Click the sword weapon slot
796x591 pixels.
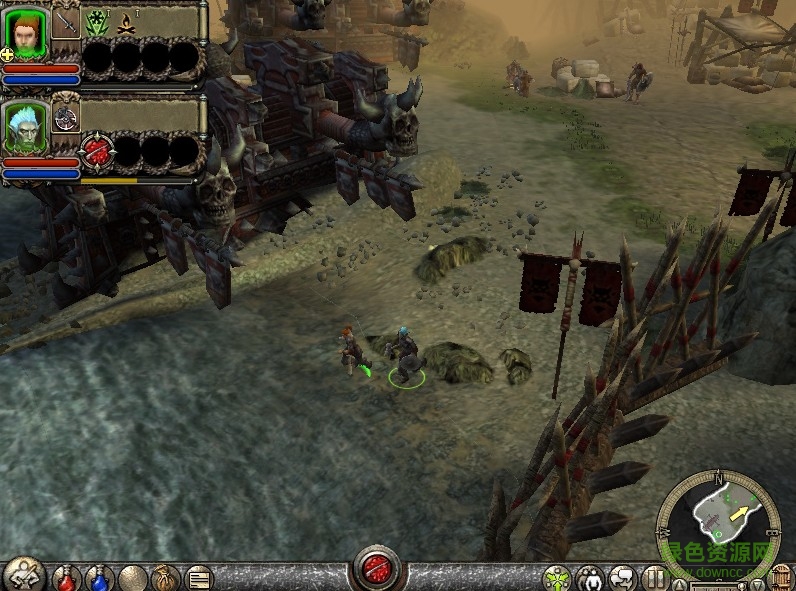(65, 21)
